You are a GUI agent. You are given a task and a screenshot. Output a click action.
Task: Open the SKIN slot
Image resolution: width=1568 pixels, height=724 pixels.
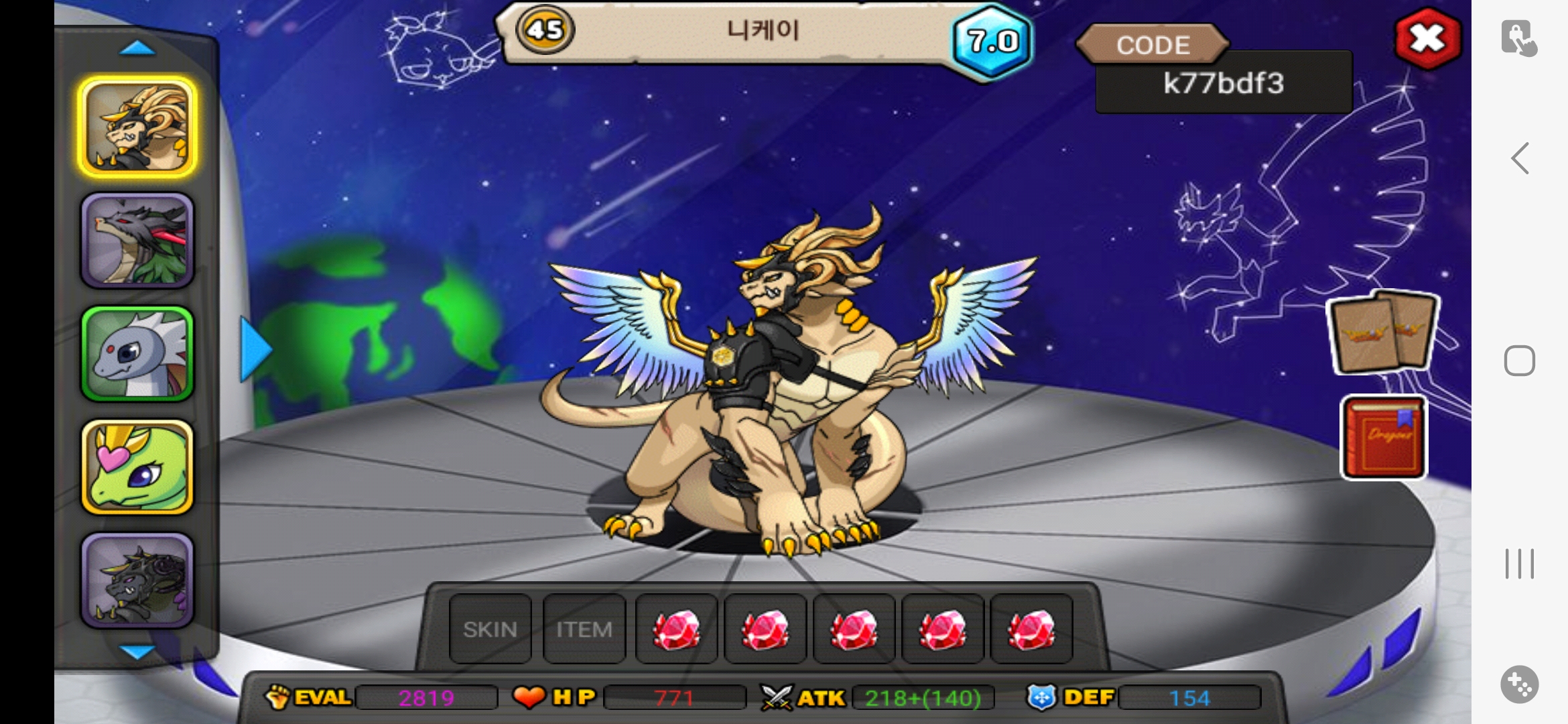(490, 629)
